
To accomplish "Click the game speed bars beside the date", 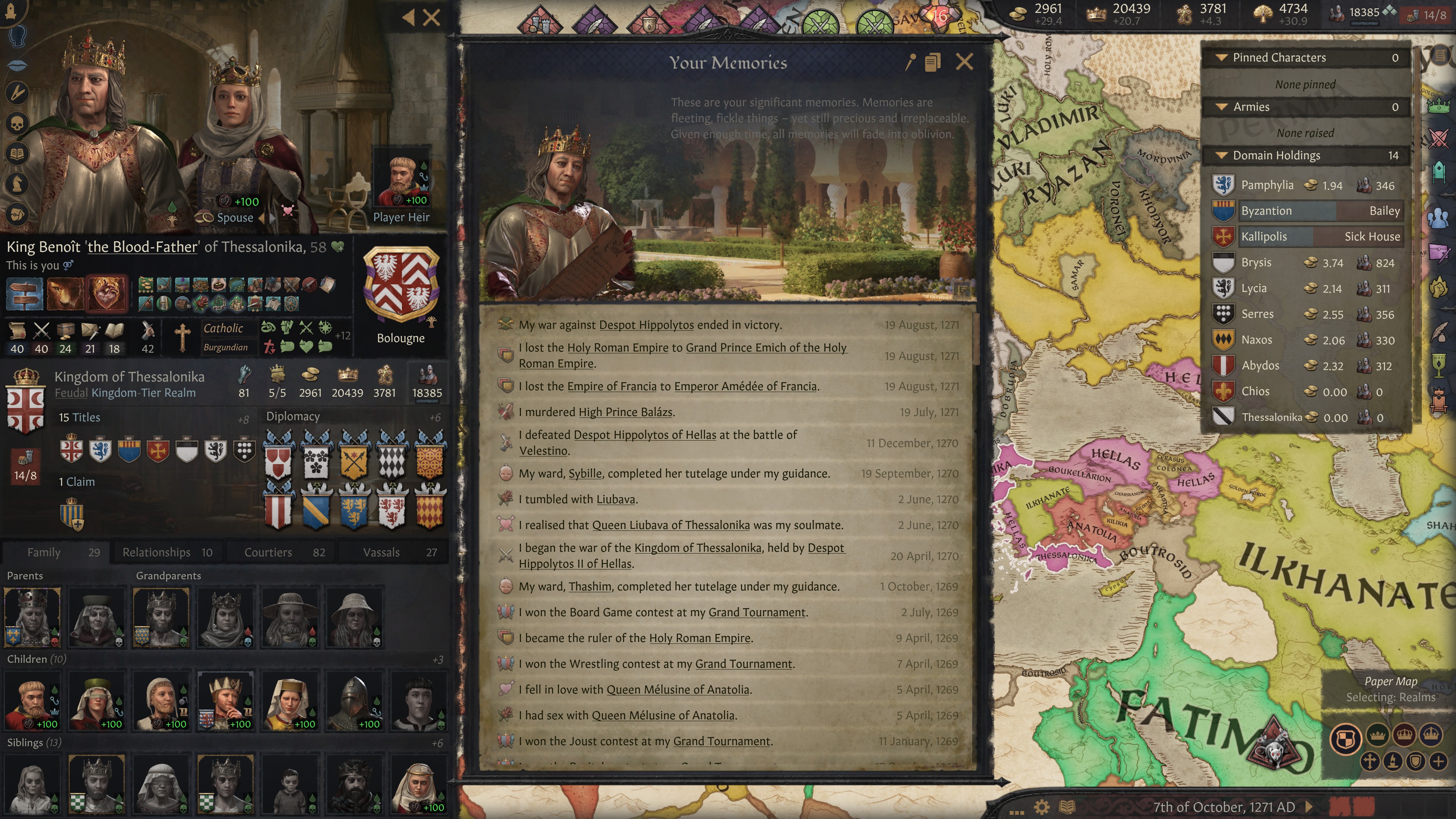I will (x=1351, y=805).
